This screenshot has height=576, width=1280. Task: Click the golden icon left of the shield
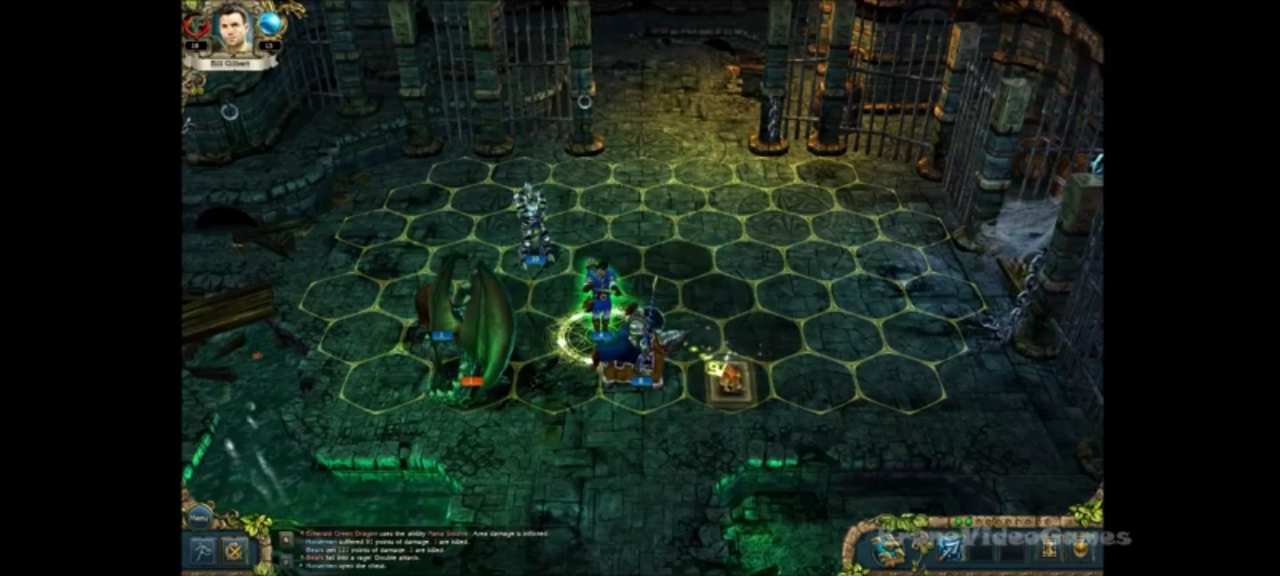coord(1049,547)
